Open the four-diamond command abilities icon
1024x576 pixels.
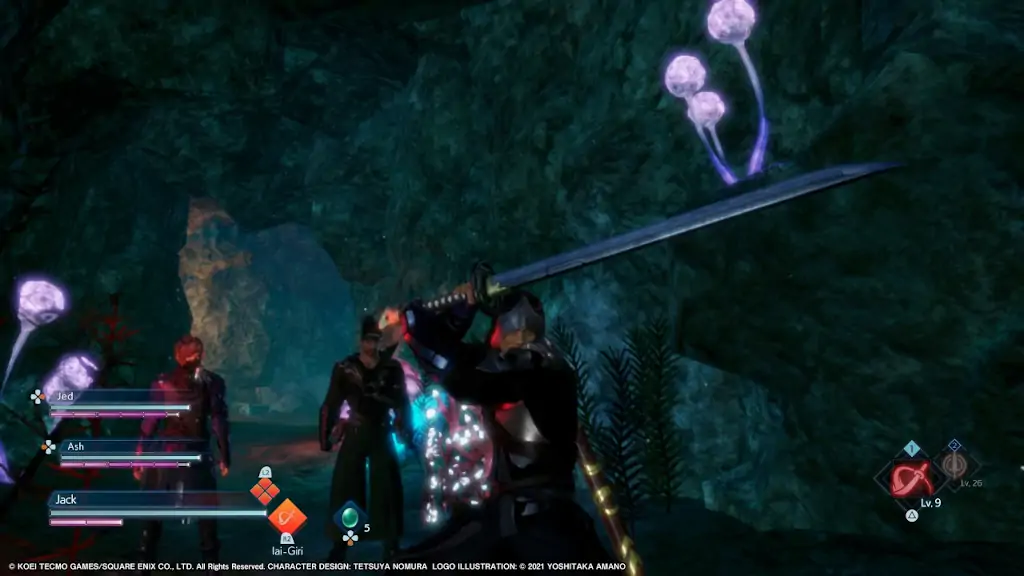coord(264,490)
